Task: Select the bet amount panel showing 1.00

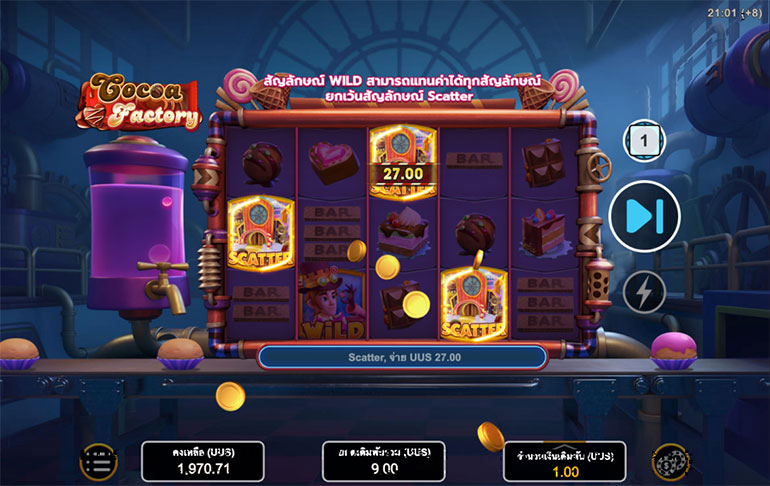Action: (x=564, y=462)
